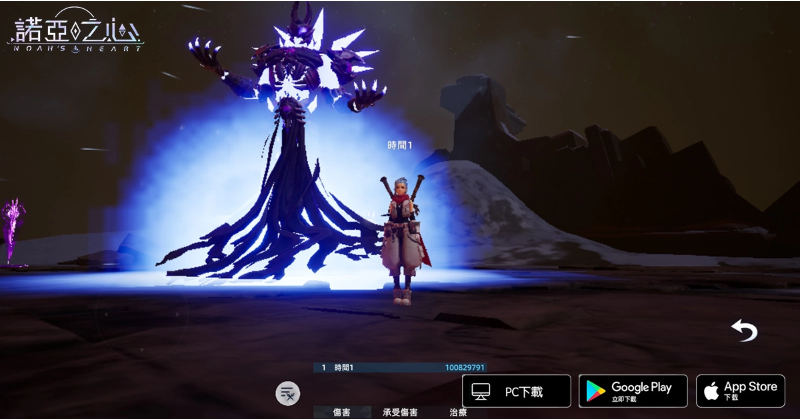
Task: Open the App Store download link
Action: click(x=740, y=390)
